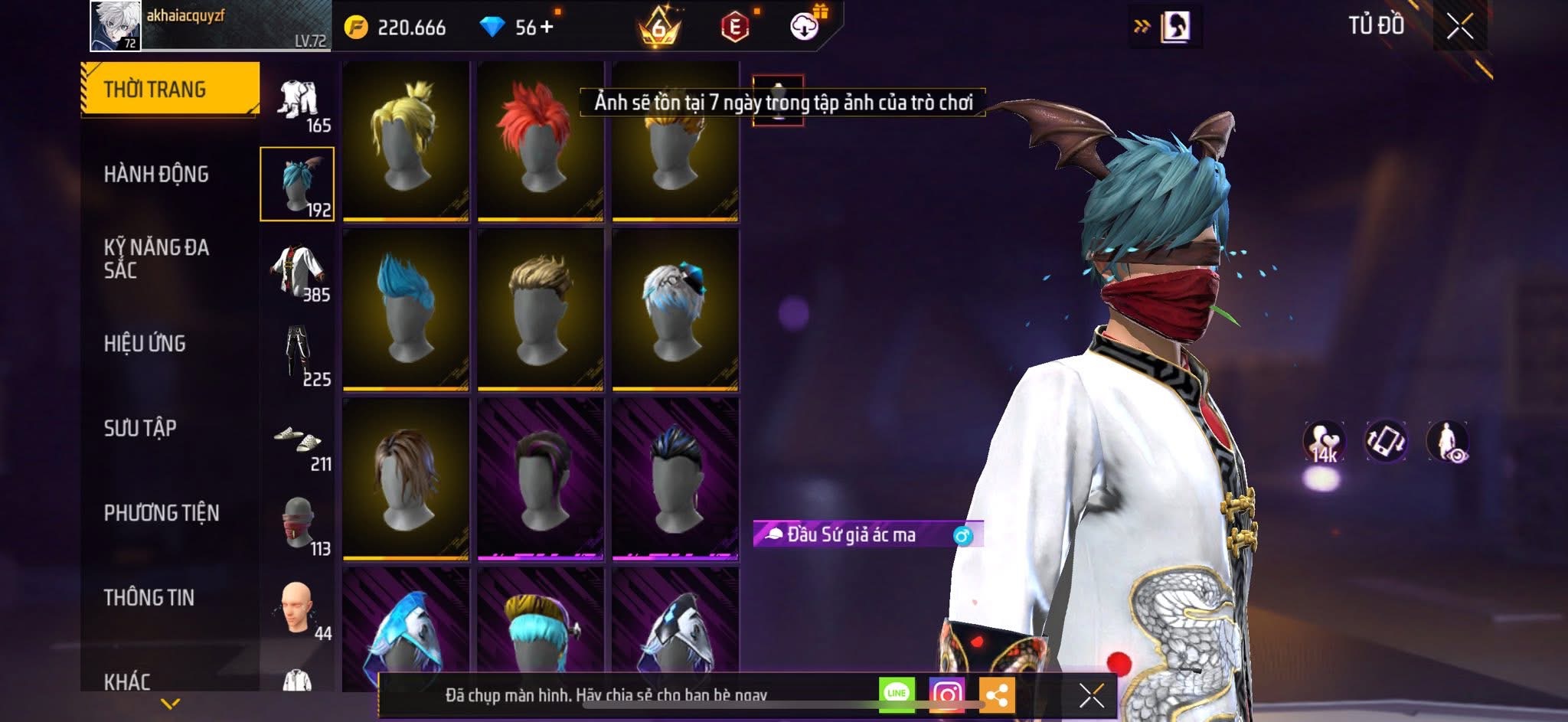Select the Hiệu Ứng tab

(145, 344)
